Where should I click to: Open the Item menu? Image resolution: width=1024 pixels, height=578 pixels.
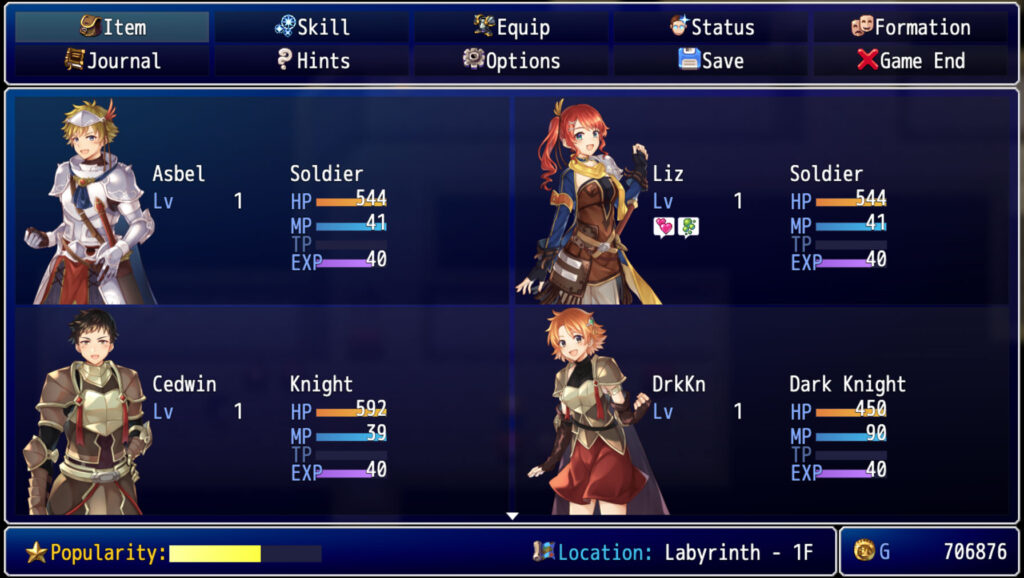pyautogui.click(x=112, y=27)
